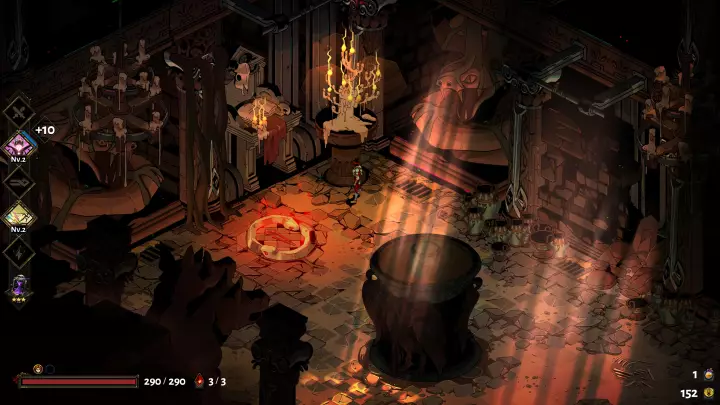This screenshot has height=405, width=720.
Task: Select the empty crossed-swords attack boon slot
Action: tap(19, 109)
